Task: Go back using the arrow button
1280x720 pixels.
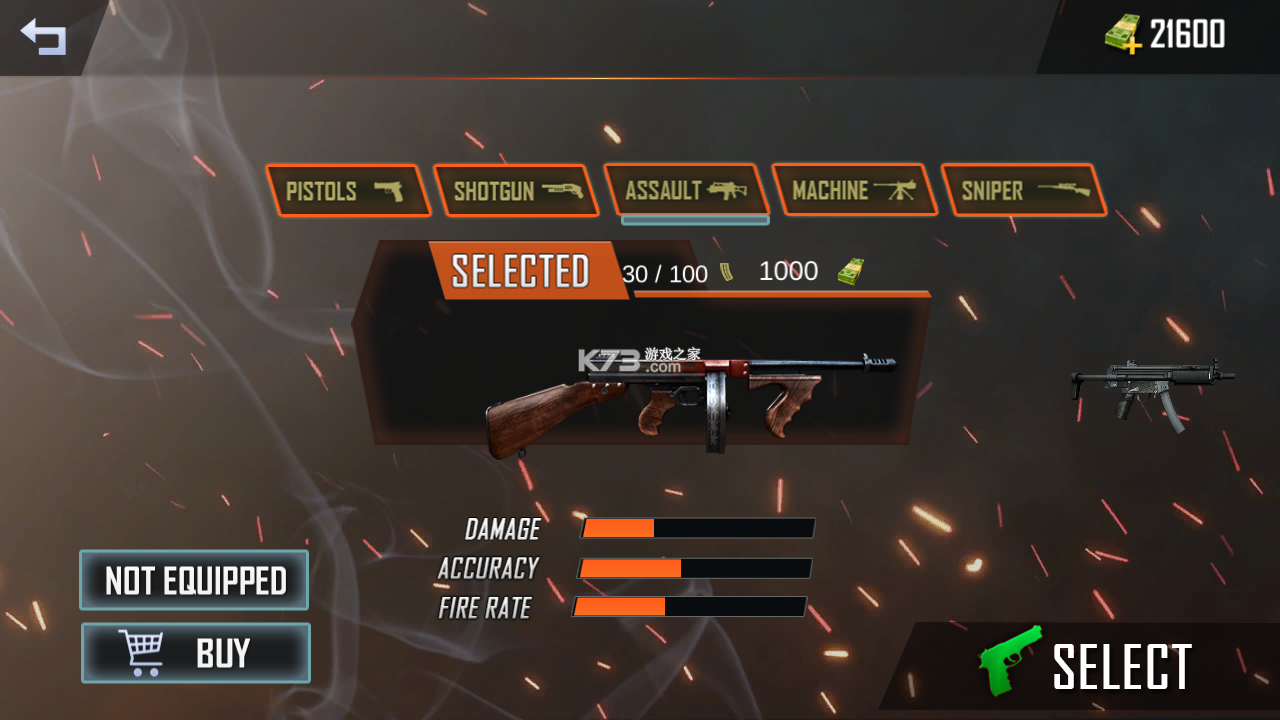Action: 43,37
